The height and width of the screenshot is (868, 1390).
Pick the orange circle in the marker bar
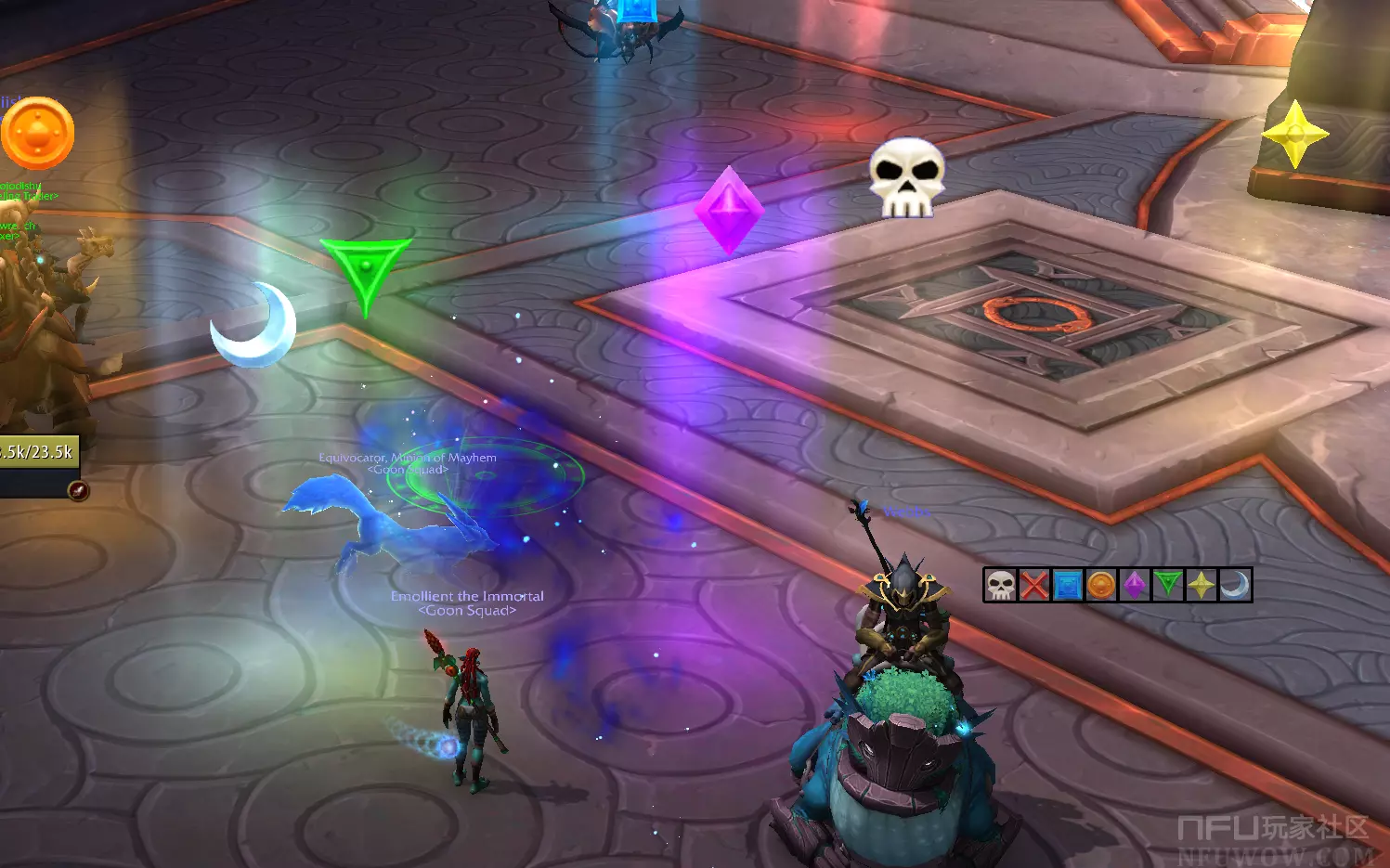(x=1100, y=586)
